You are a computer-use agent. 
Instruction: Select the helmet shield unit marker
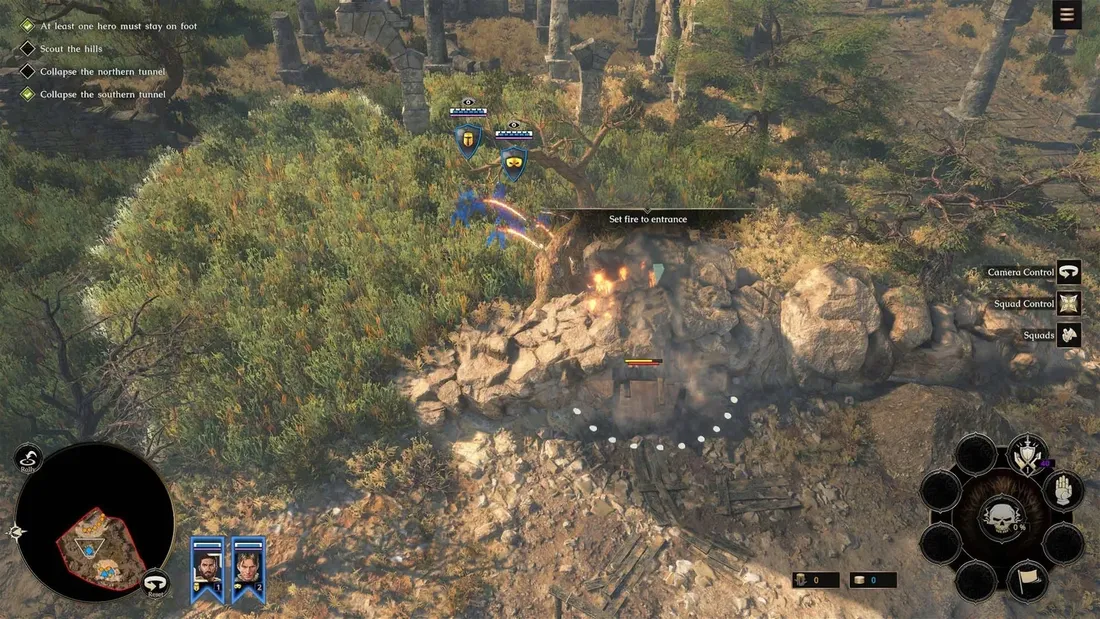point(467,141)
